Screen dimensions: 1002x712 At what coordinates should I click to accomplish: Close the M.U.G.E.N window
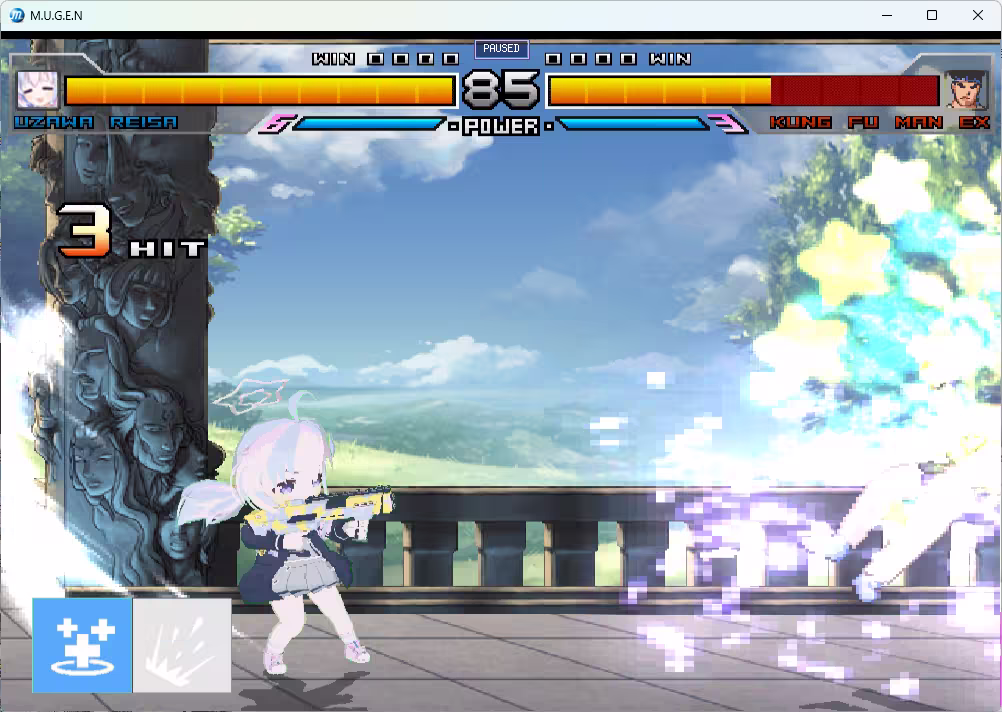point(978,15)
